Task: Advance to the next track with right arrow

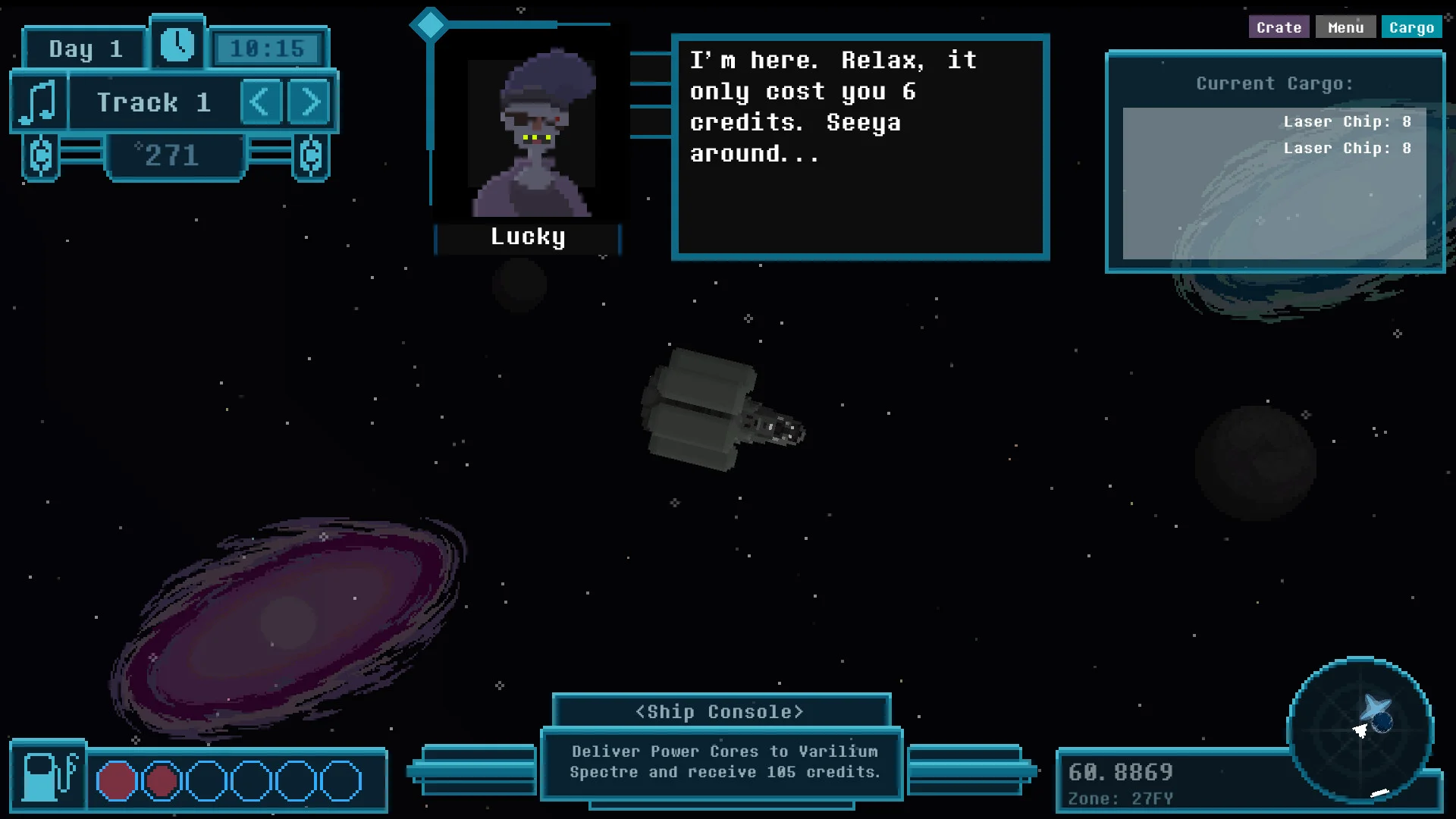Action: click(308, 101)
